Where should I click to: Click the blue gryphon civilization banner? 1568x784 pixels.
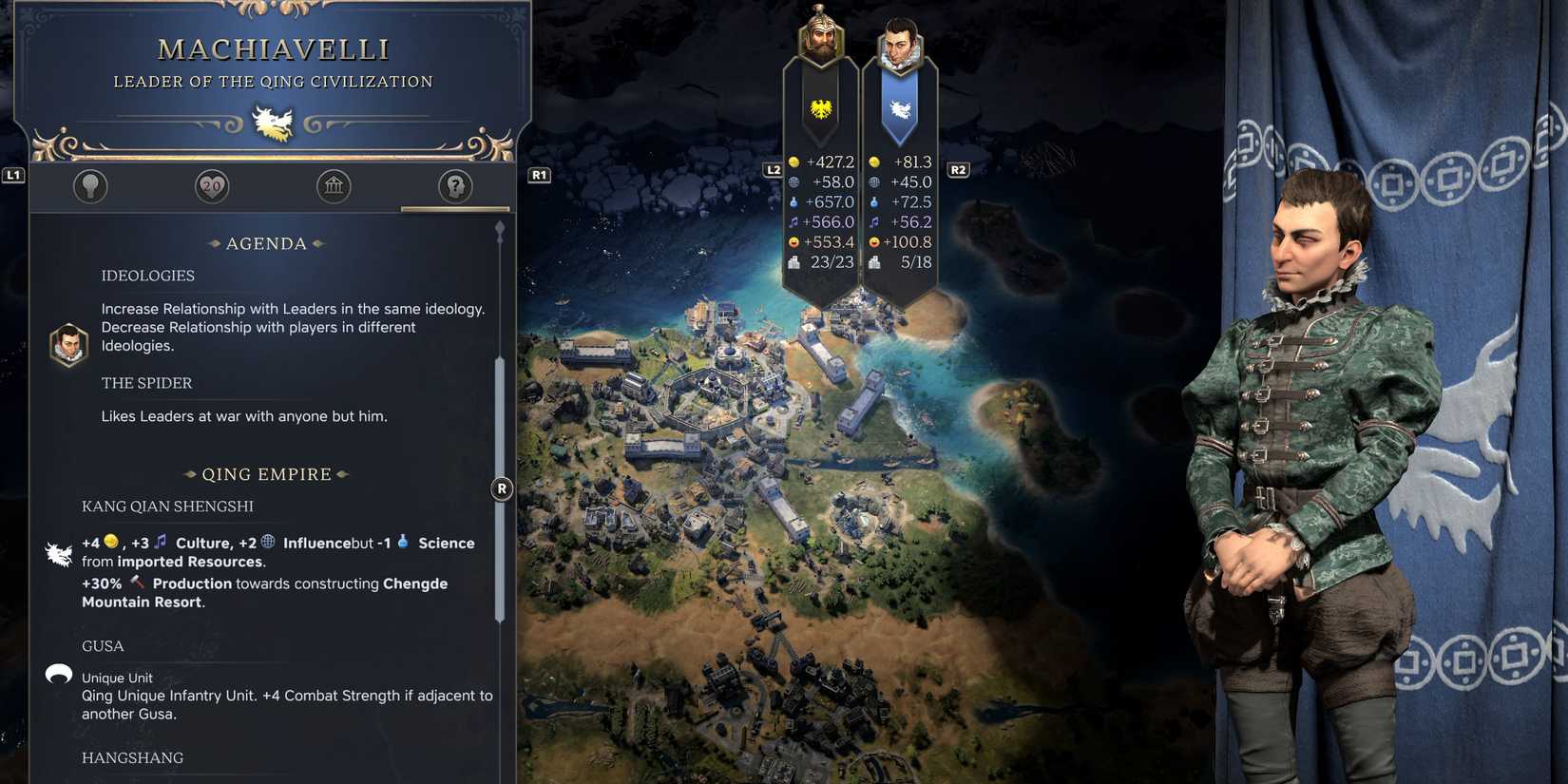click(899, 107)
